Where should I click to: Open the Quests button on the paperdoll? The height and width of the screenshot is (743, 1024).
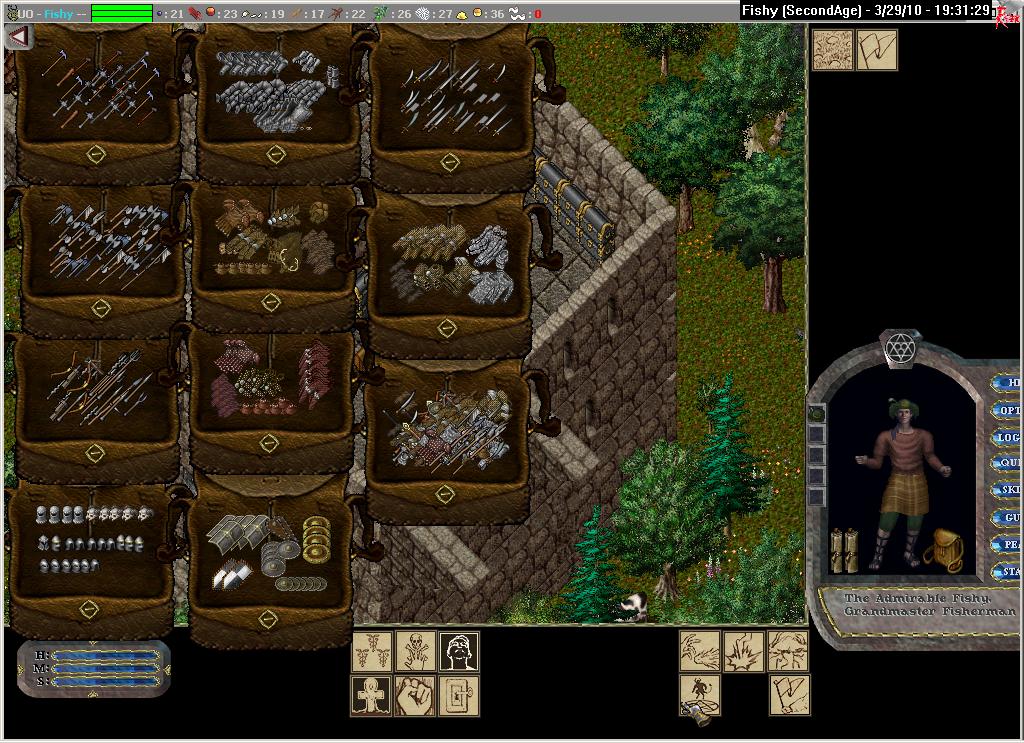[x=1007, y=463]
